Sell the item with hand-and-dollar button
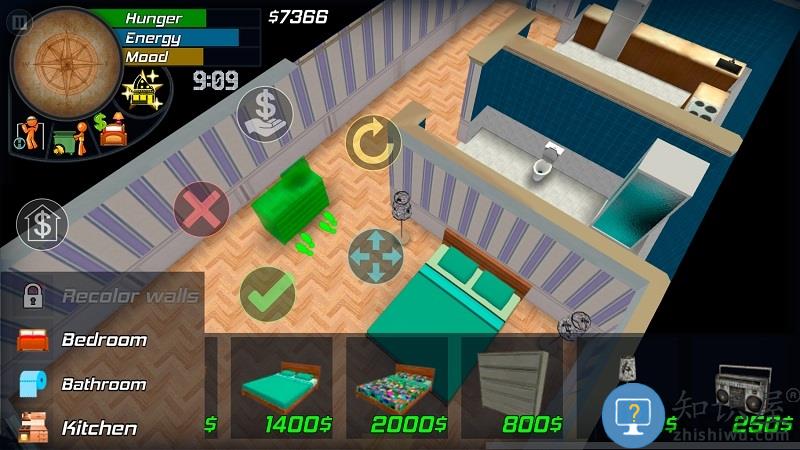The height and width of the screenshot is (450, 800). (x=265, y=114)
